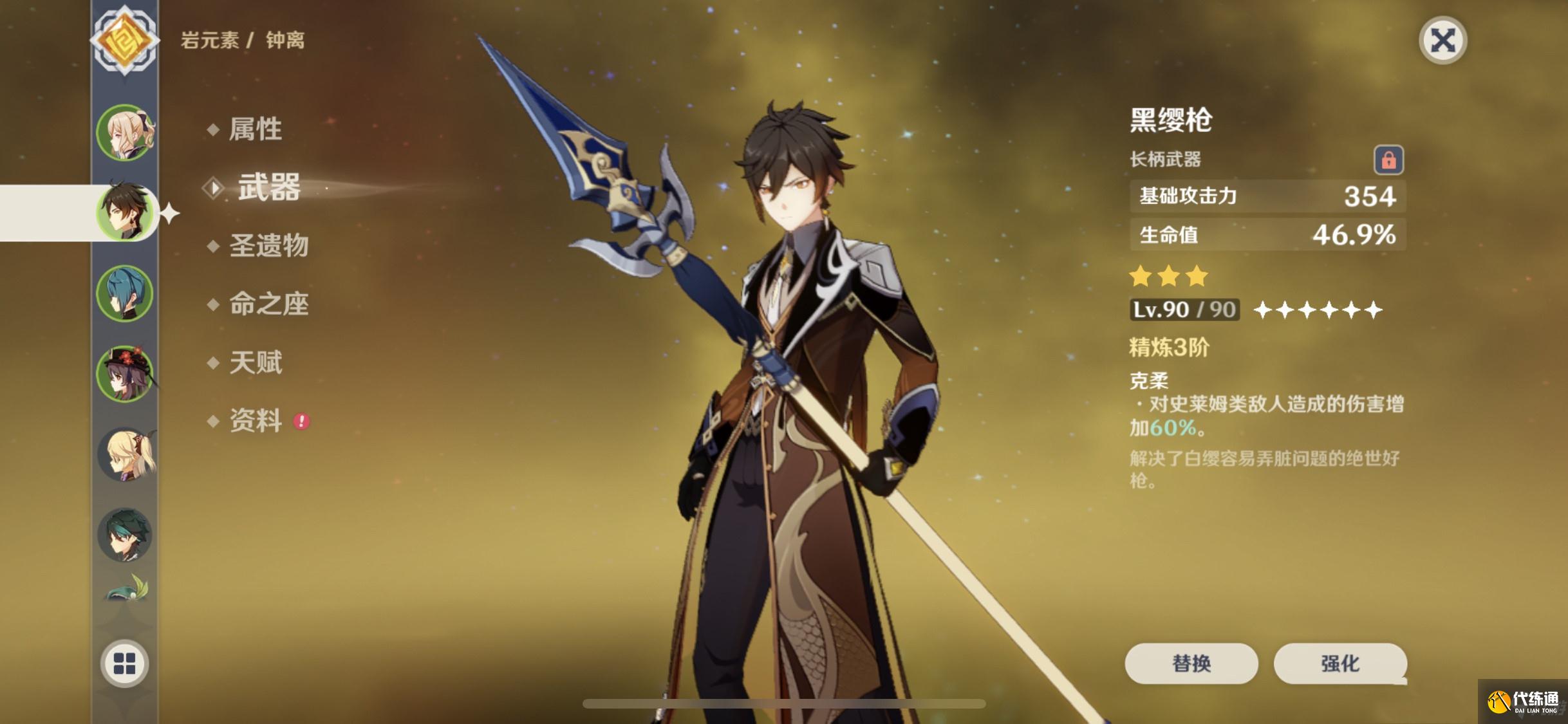Click the Geo element emblem icon
The image size is (1568, 724).
[124, 41]
